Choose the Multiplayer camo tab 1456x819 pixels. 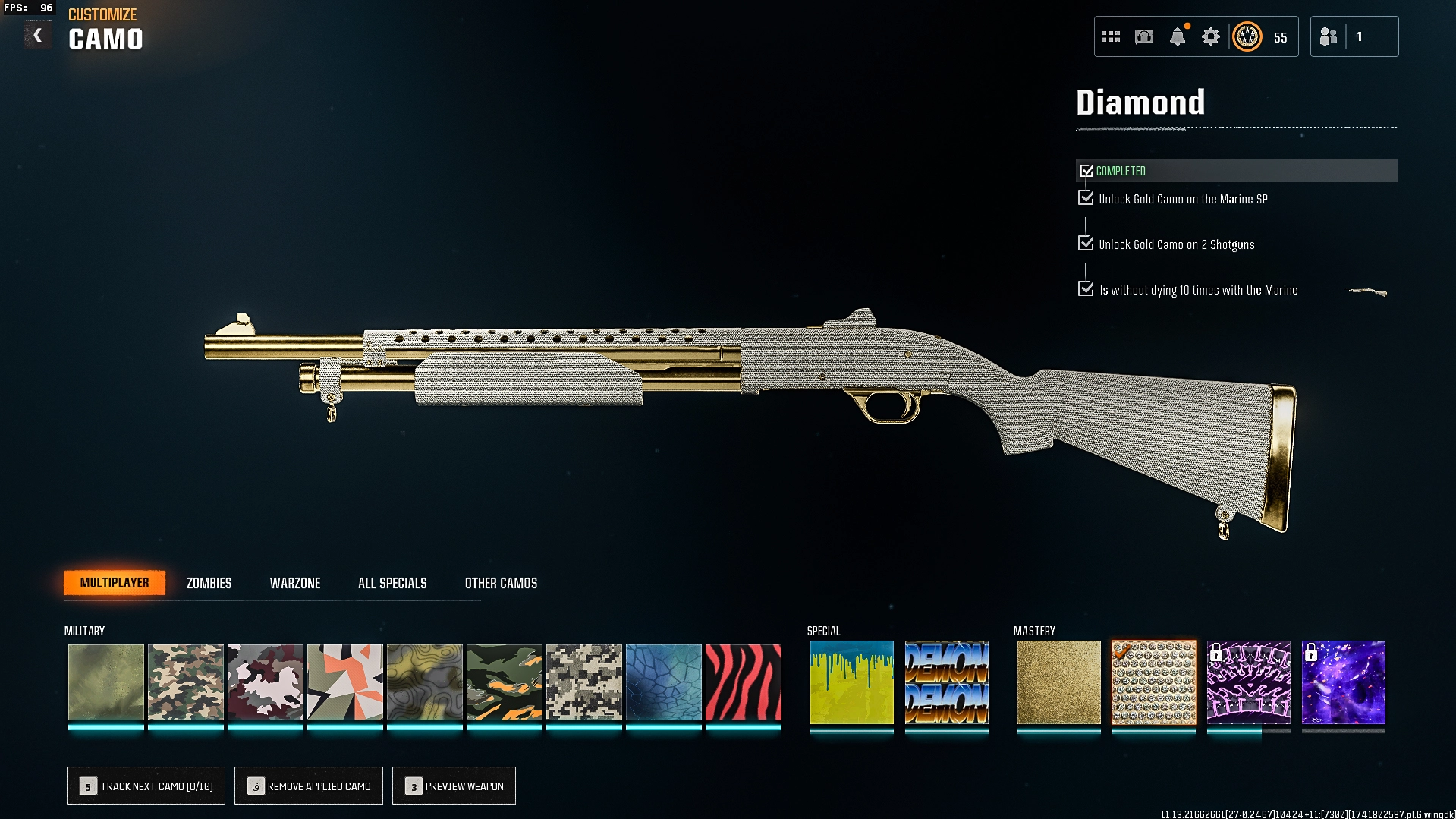(115, 583)
